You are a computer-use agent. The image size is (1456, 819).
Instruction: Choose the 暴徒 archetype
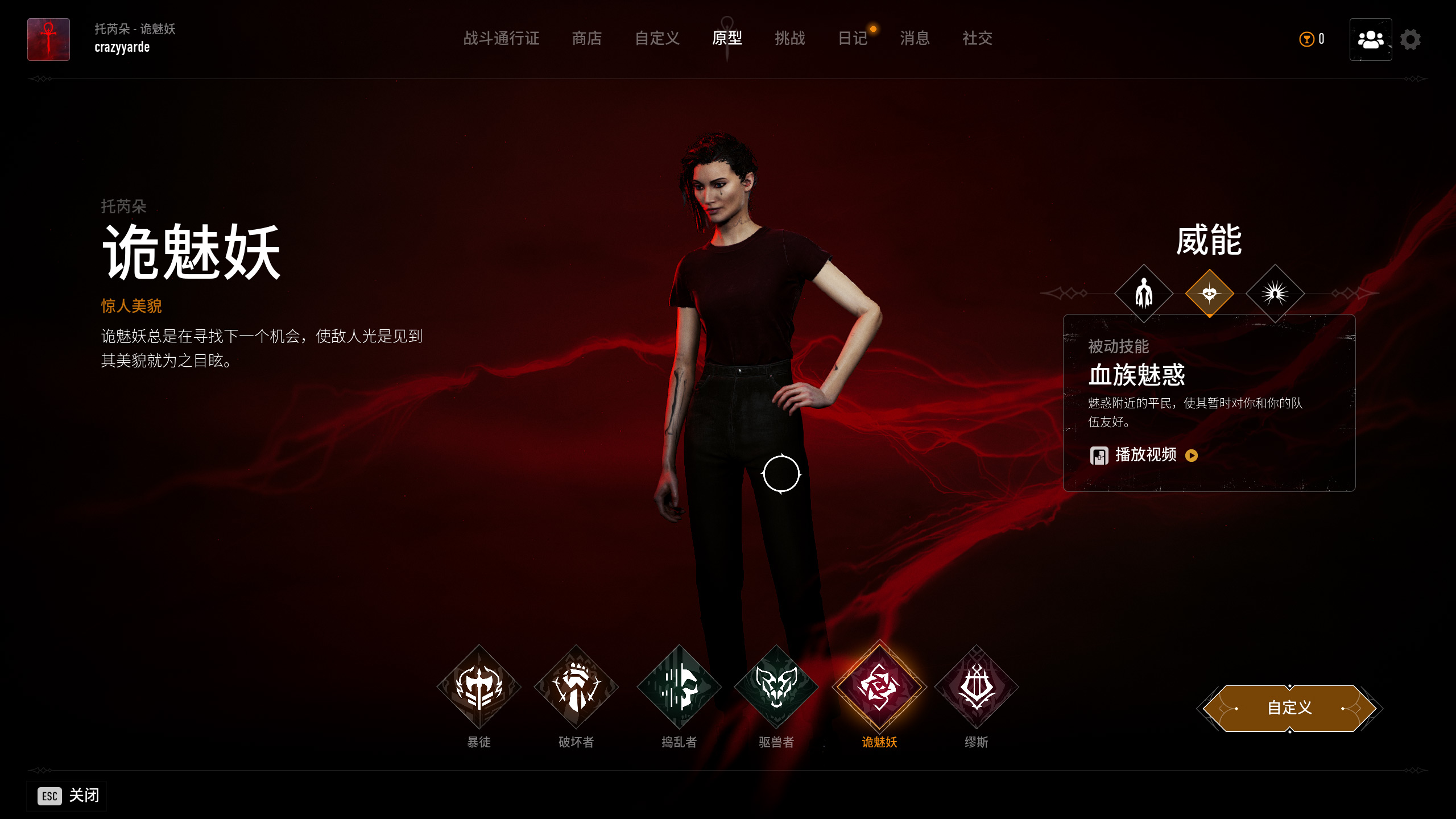pos(479,687)
